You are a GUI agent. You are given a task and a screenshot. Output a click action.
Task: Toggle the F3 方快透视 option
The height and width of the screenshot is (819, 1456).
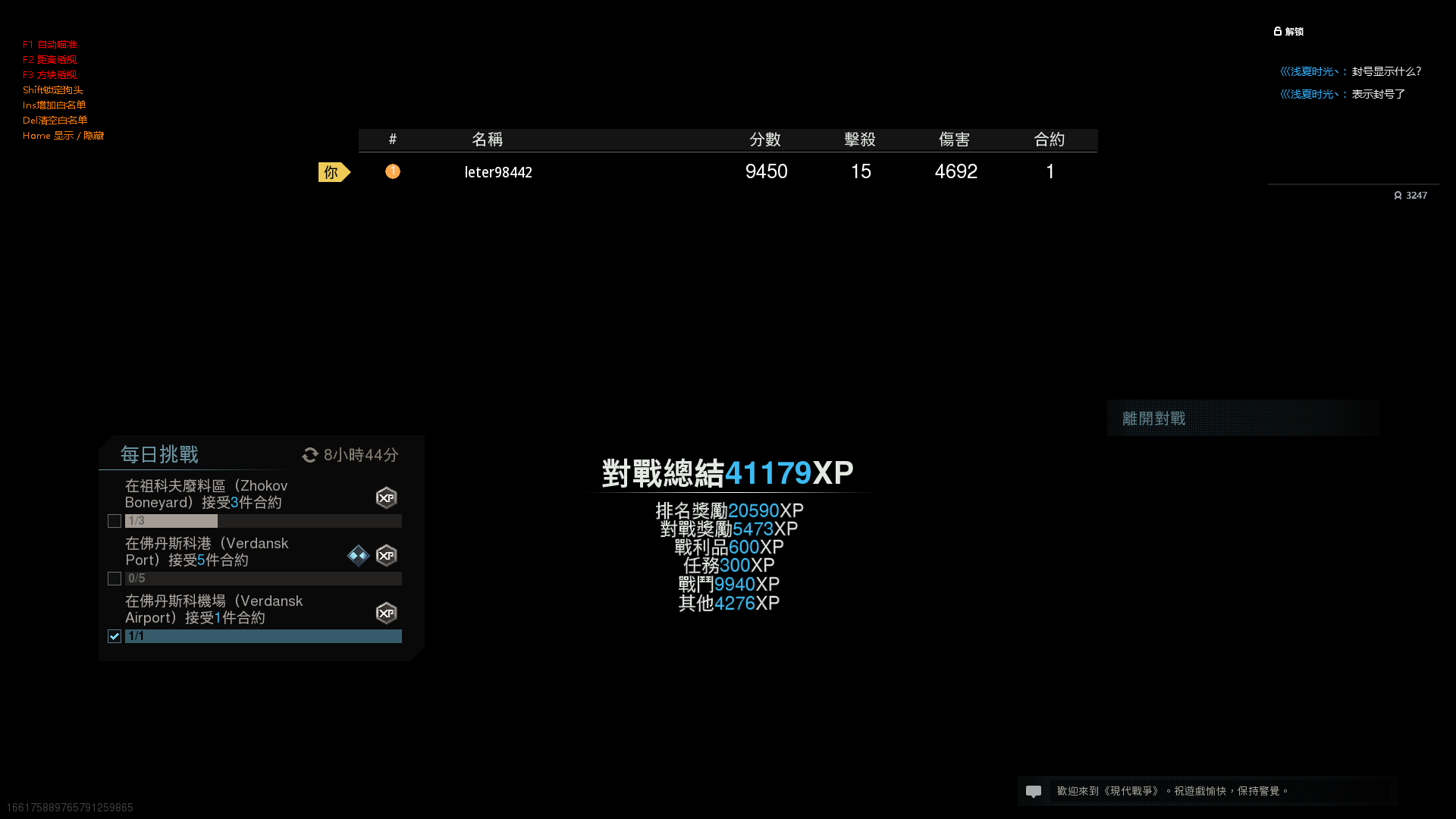click(x=49, y=74)
